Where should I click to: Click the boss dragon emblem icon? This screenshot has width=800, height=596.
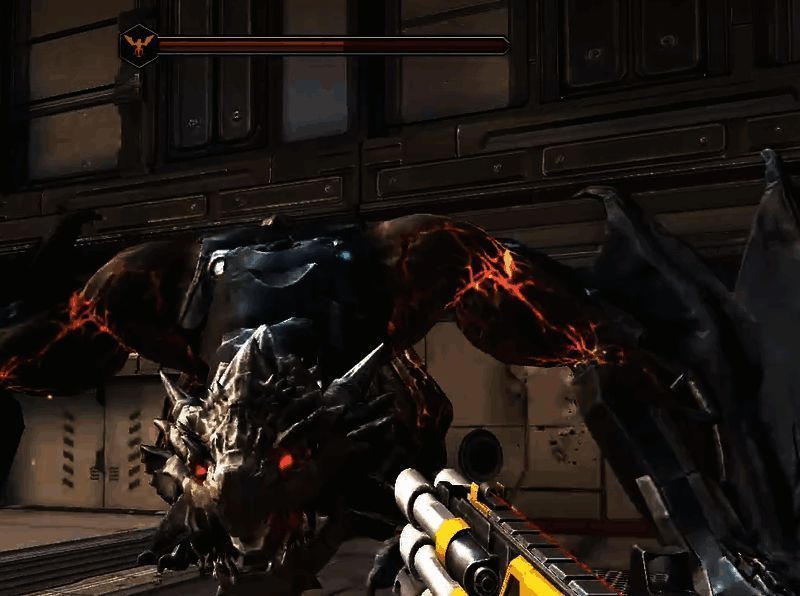point(137,45)
